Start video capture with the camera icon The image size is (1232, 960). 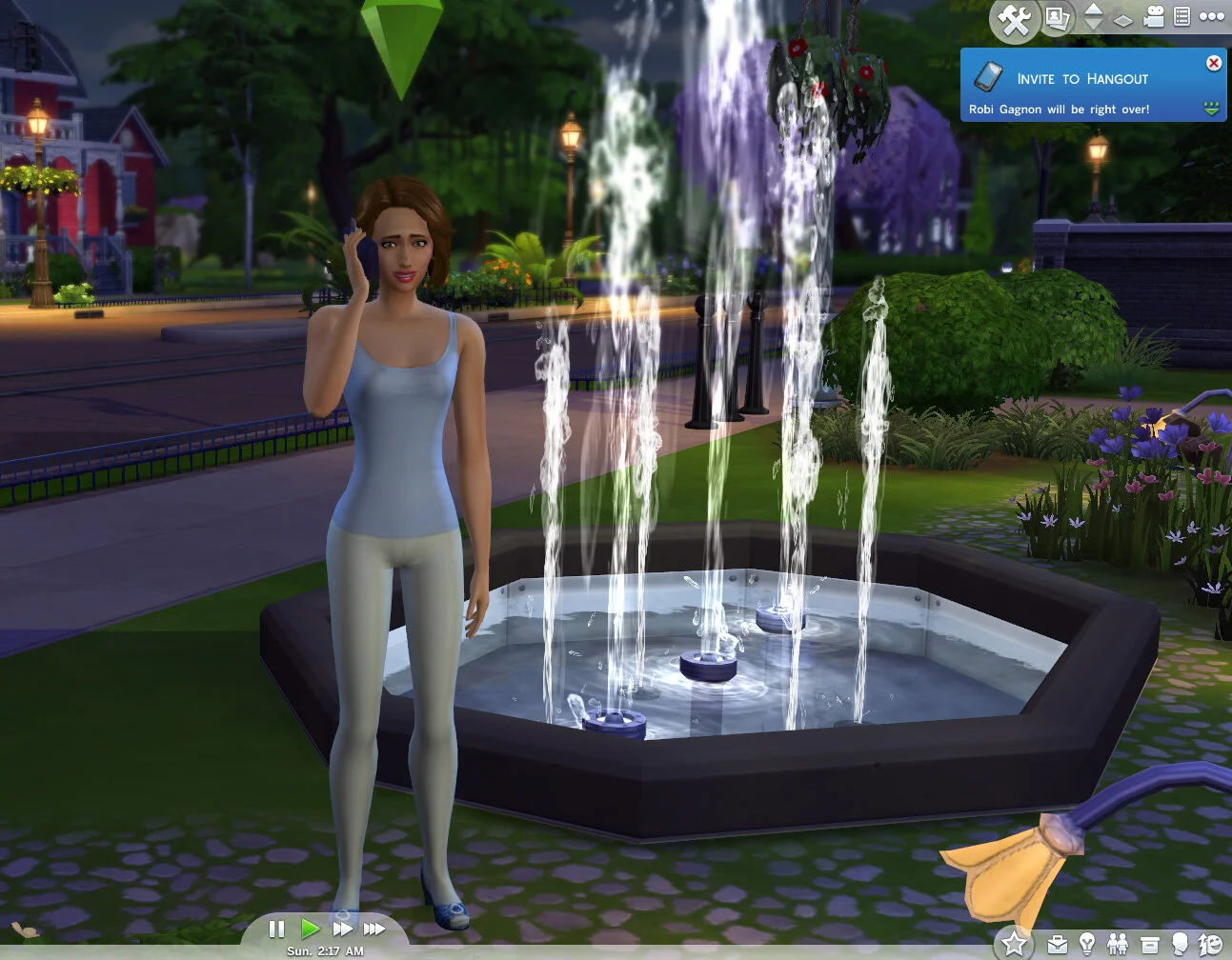tap(1155, 17)
